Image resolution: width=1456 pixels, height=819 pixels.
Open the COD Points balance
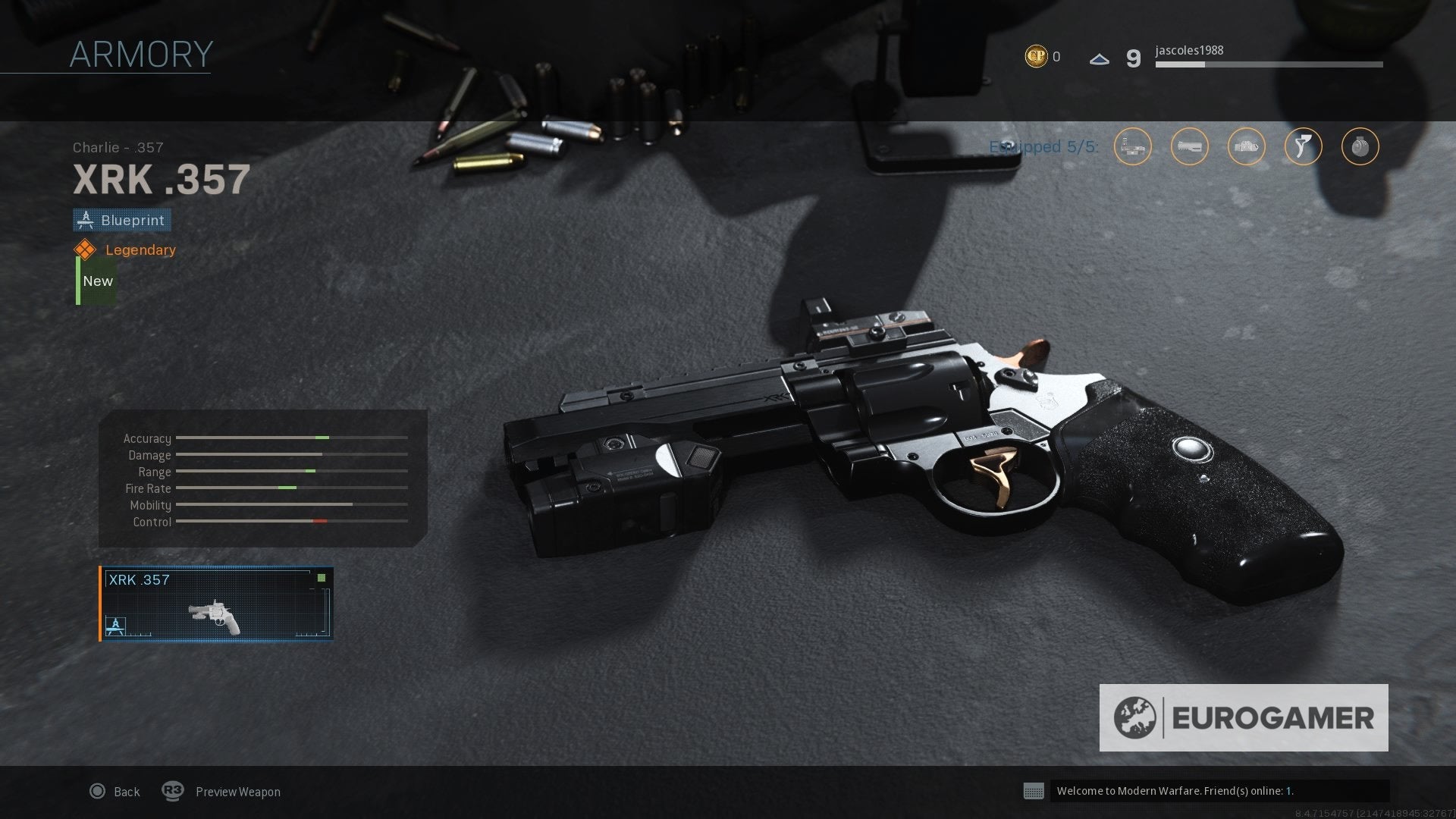(1042, 57)
